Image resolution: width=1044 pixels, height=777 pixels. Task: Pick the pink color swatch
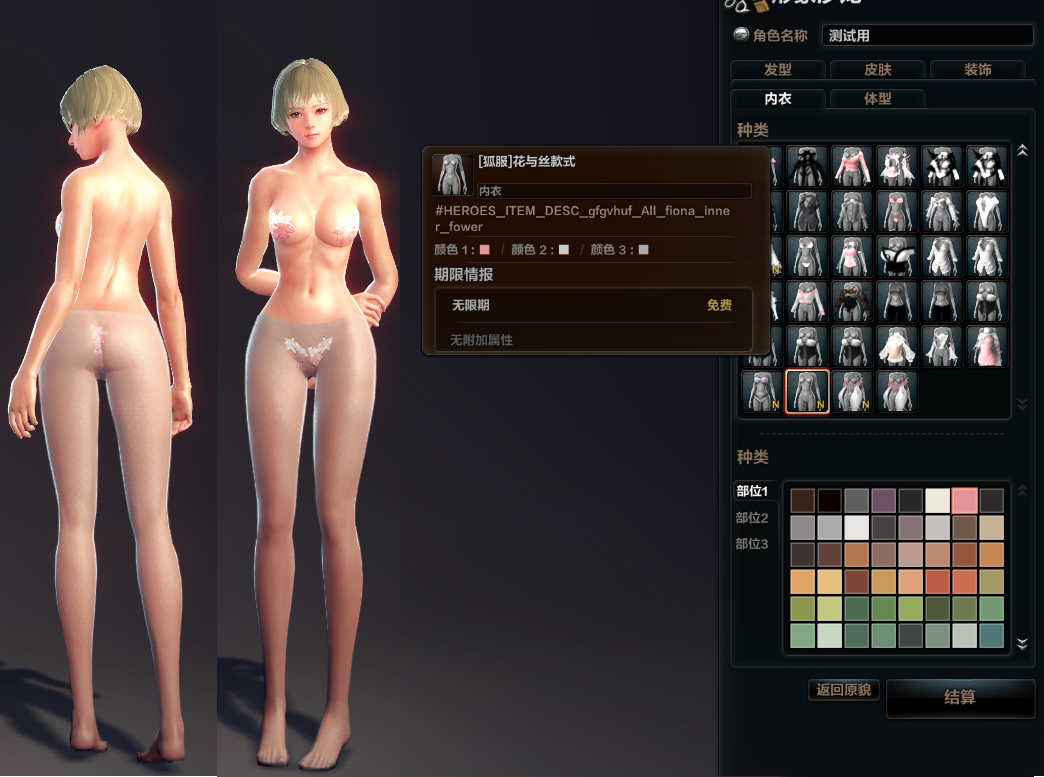[965, 501]
